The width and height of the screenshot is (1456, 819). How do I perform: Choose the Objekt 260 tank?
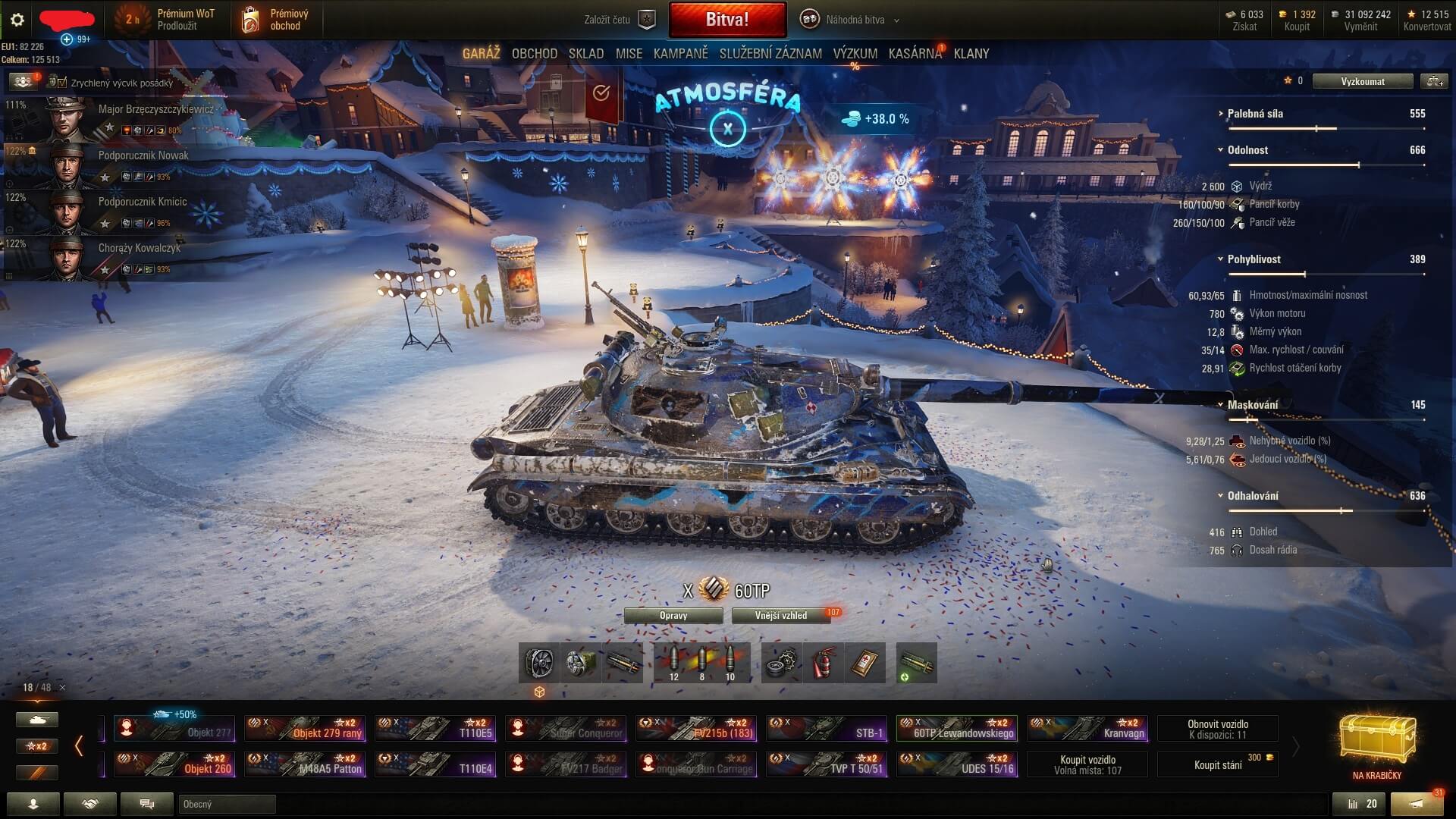[x=174, y=764]
